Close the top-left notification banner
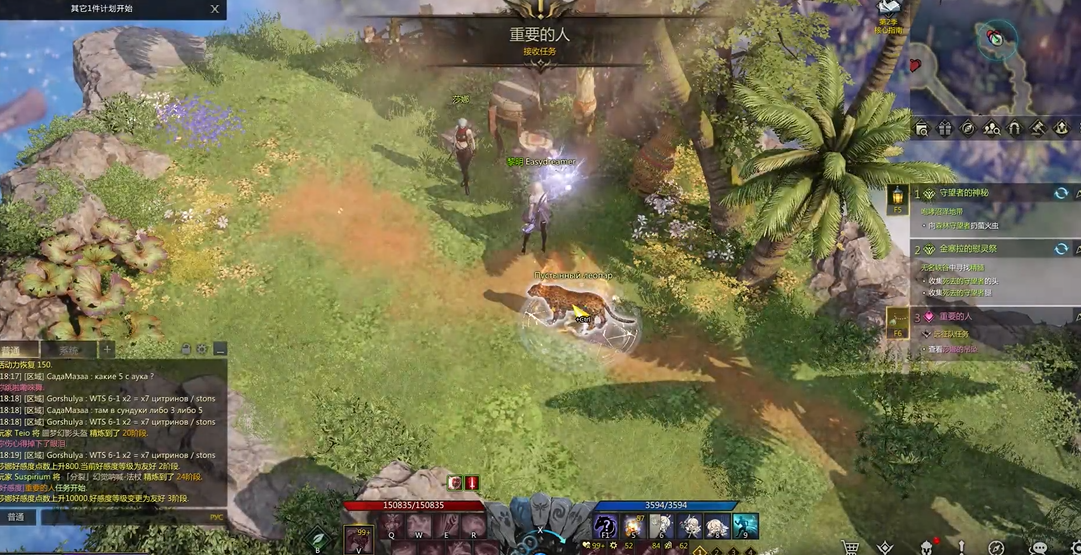 215,9
